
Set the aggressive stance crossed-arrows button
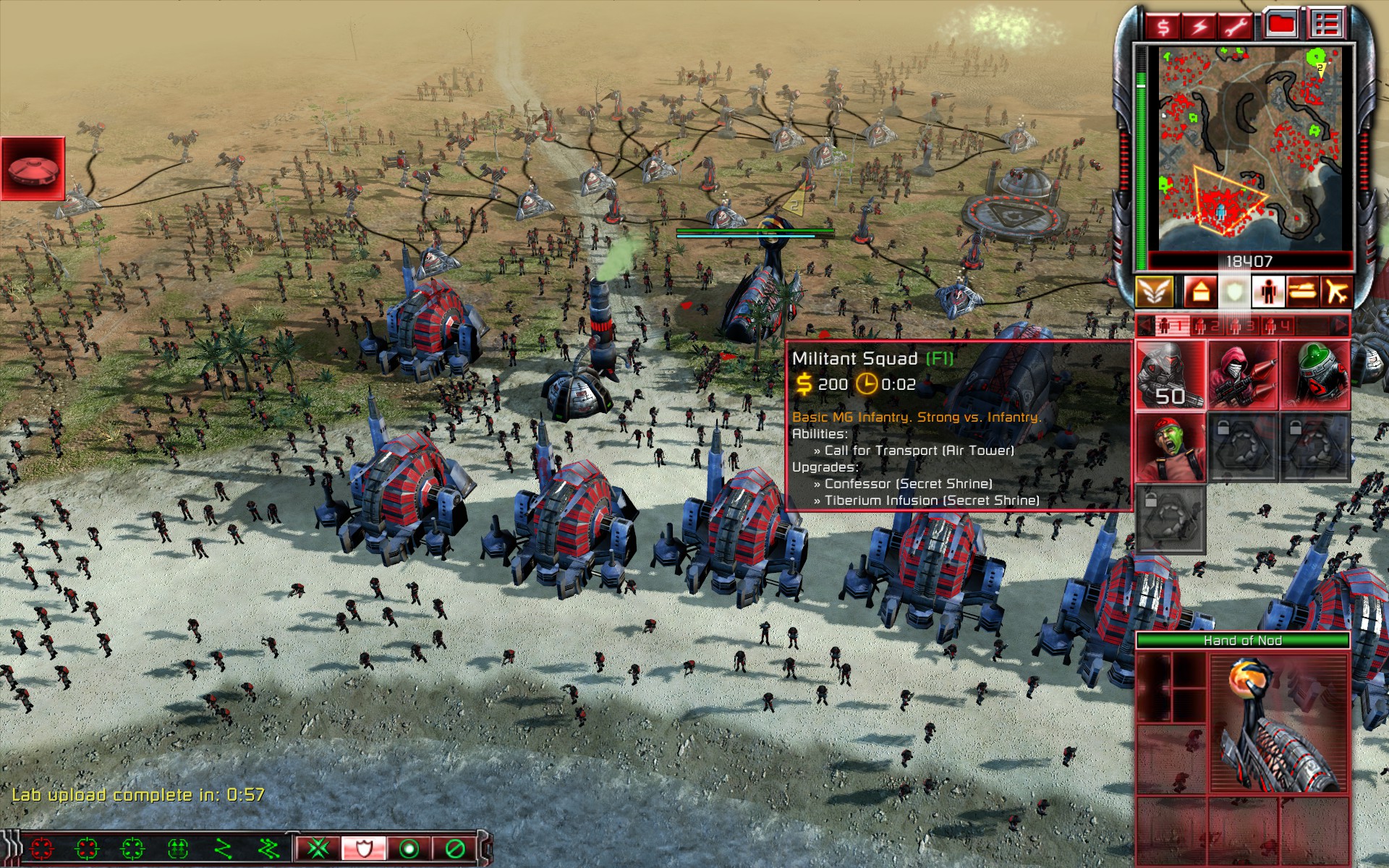[318, 848]
